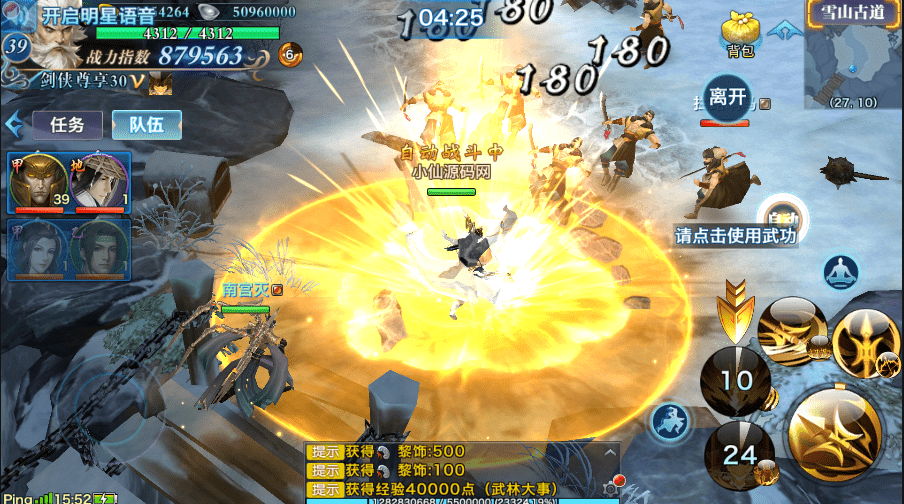Trigger the skill showing cooldown 24

pos(740,455)
